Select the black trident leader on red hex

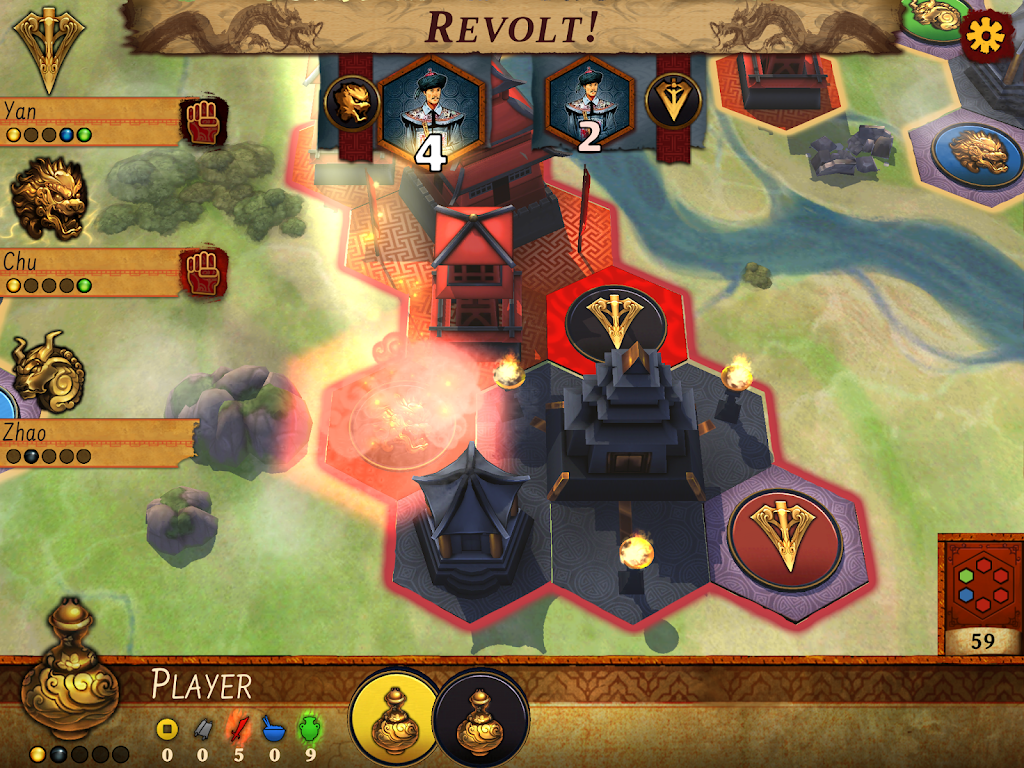point(616,318)
